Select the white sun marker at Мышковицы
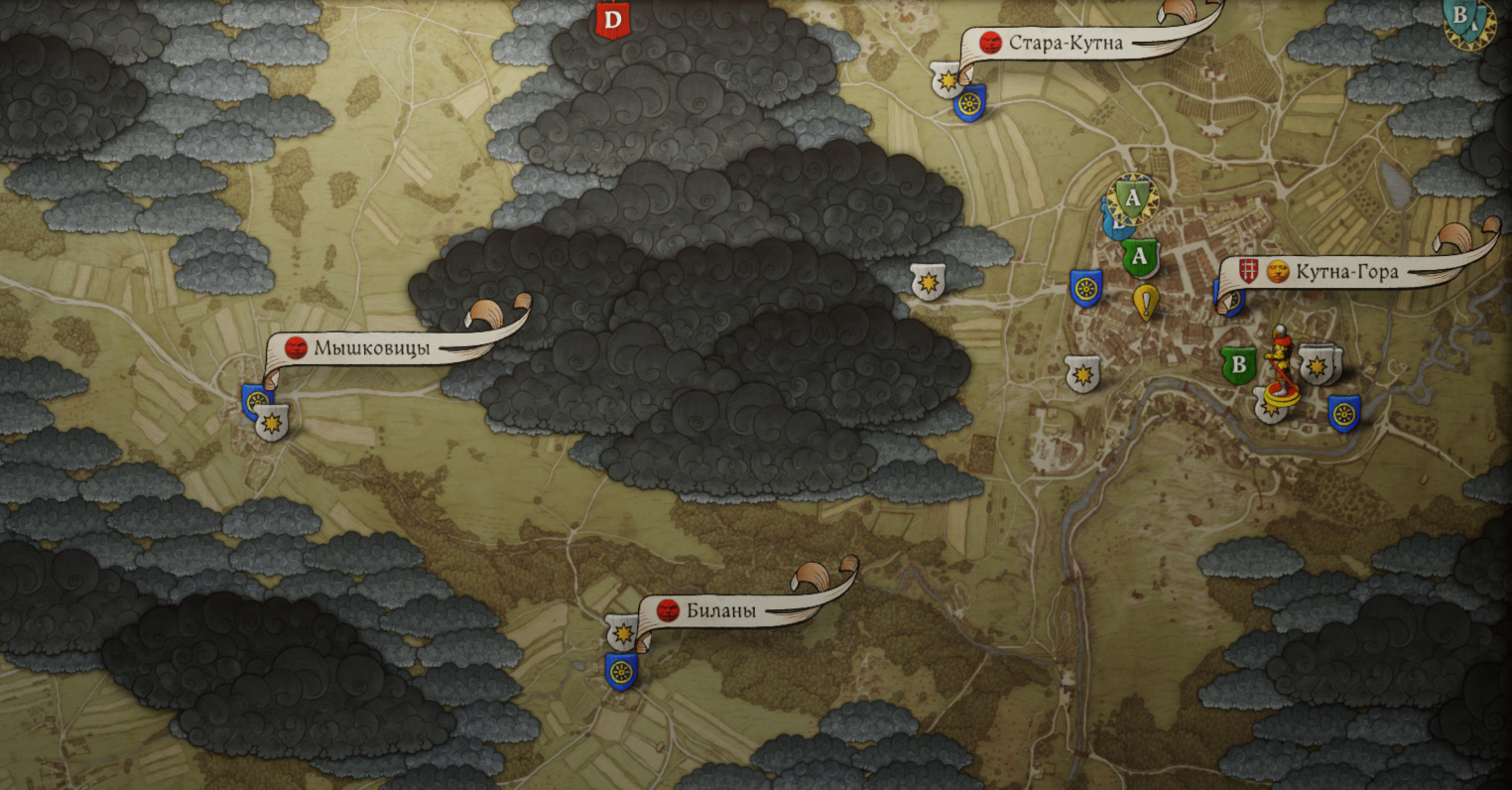This screenshot has height=790, width=1512. click(271, 424)
